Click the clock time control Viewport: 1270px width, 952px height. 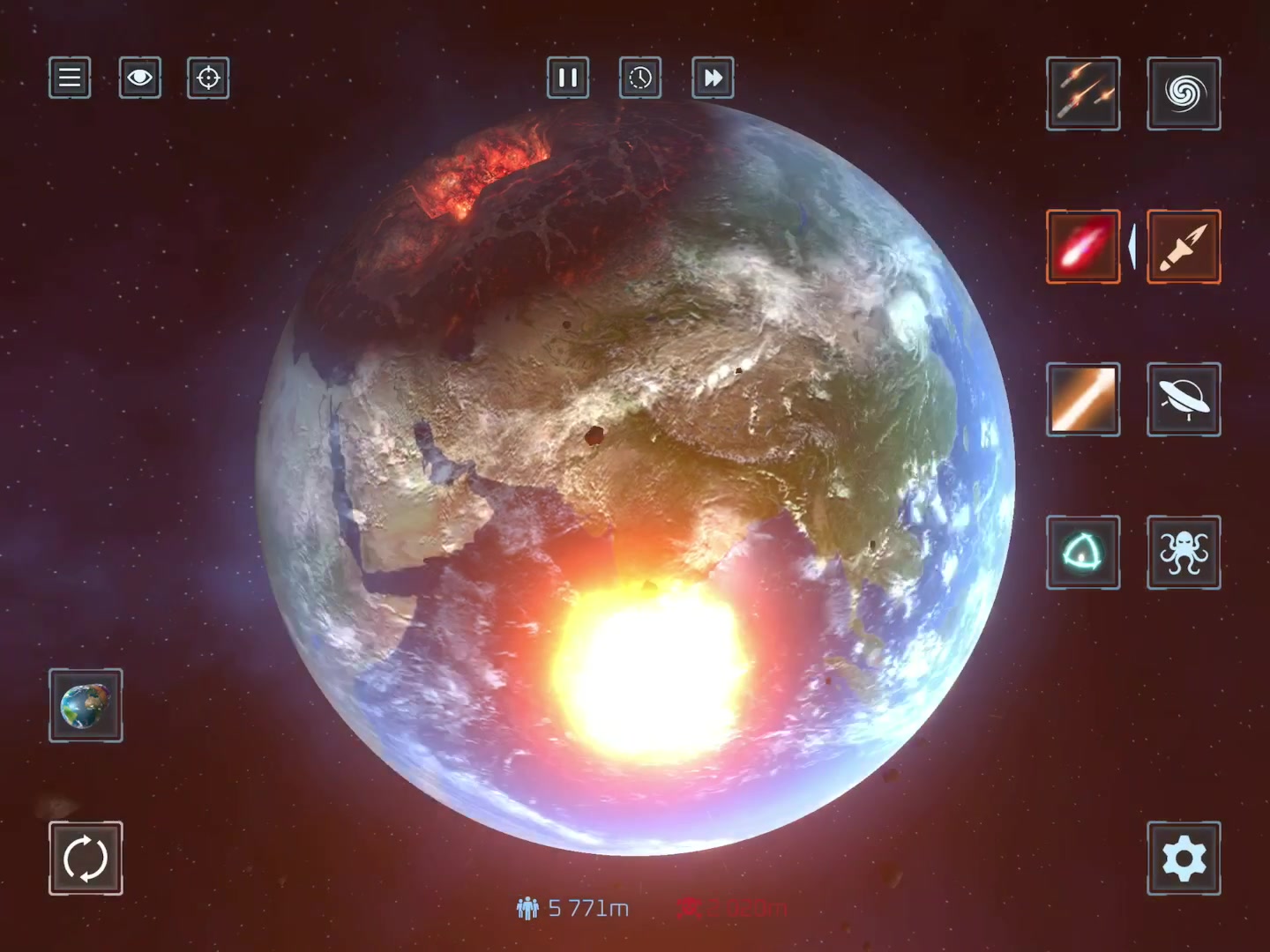(640, 78)
